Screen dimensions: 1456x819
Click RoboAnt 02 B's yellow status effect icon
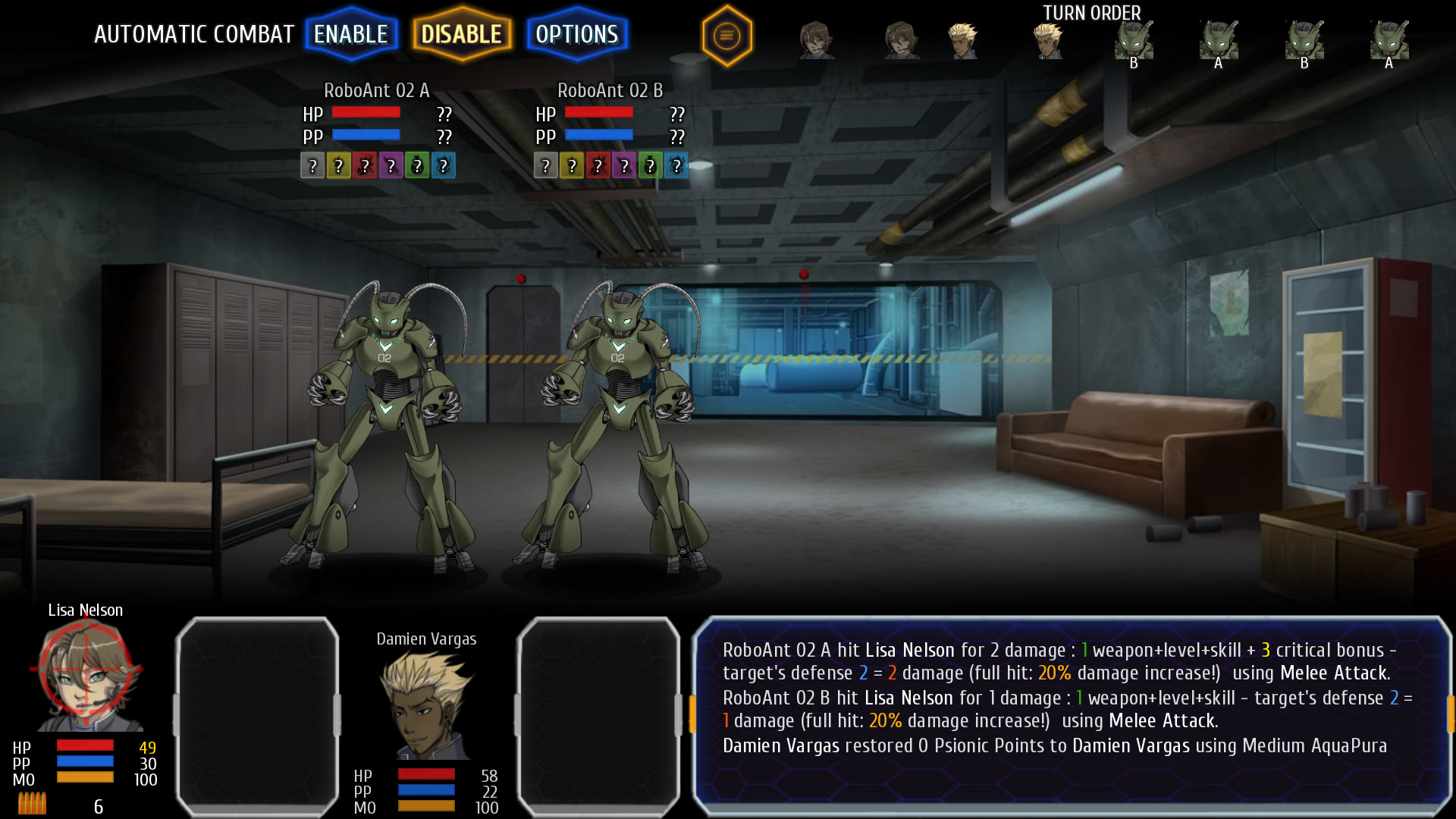[570, 165]
